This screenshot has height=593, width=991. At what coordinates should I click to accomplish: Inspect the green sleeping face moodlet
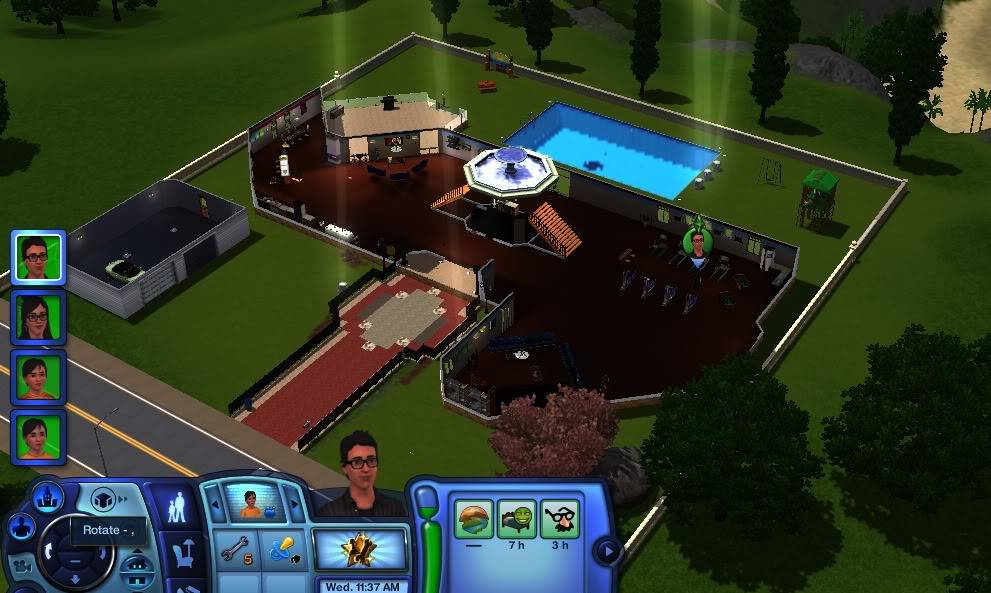pyautogui.click(x=516, y=520)
